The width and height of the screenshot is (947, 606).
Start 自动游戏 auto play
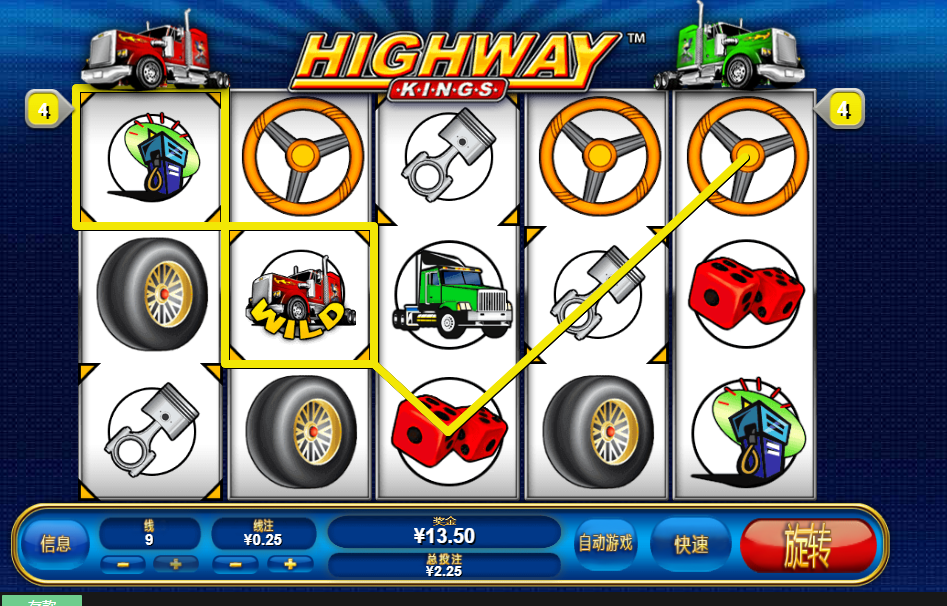(605, 544)
